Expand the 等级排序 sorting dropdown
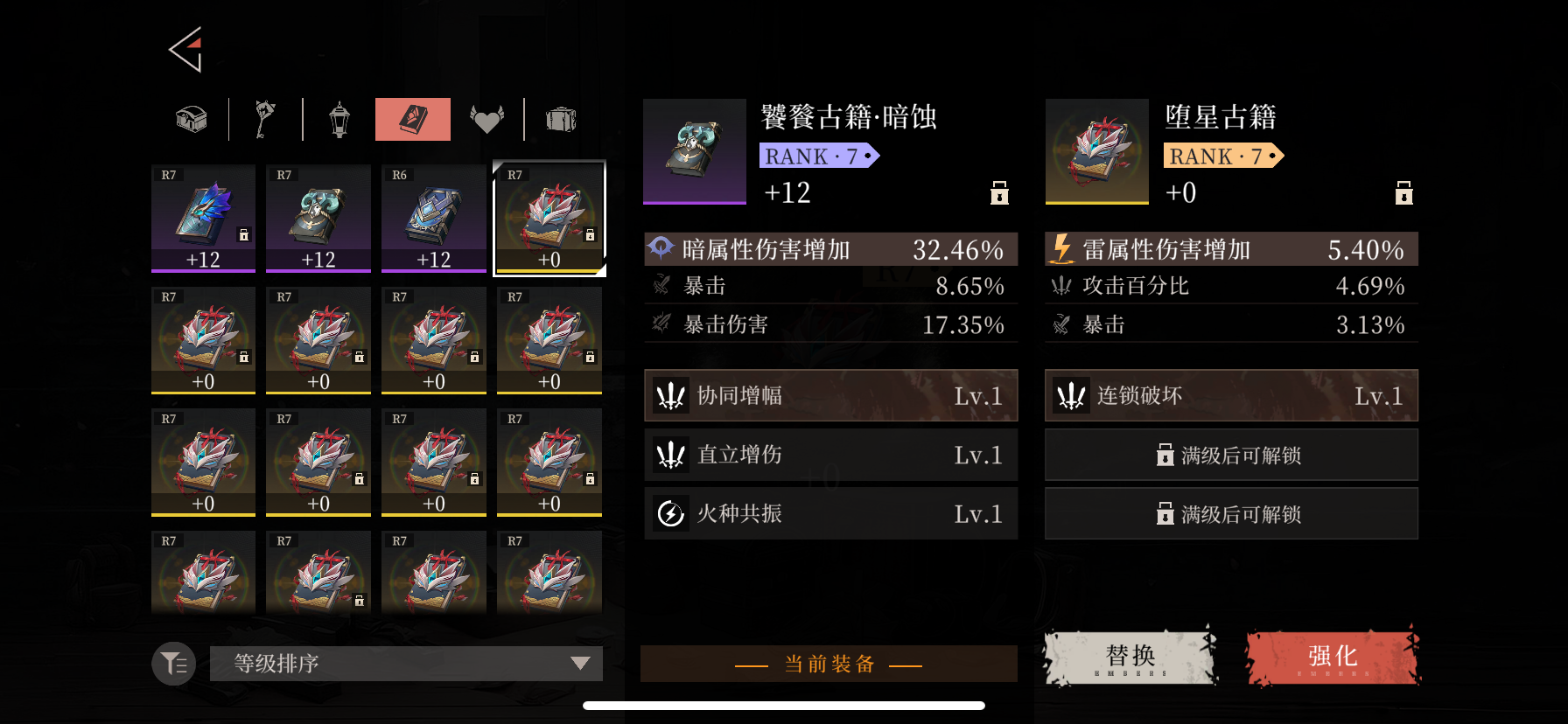Image resolution: width=1568 pixels, height=724 pixels. pos(406,664)
